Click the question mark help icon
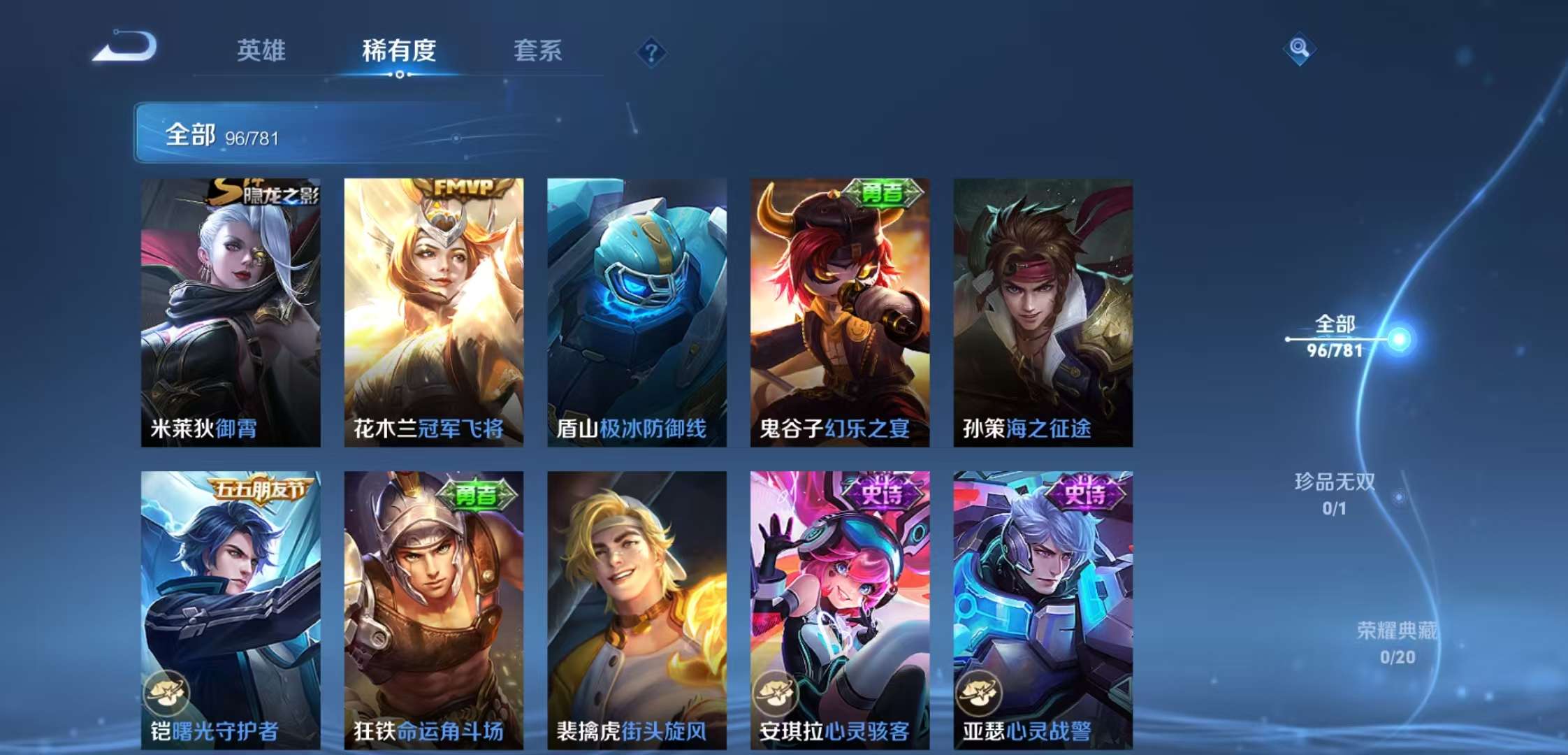The image size is (1568, 755). (651, 52)
